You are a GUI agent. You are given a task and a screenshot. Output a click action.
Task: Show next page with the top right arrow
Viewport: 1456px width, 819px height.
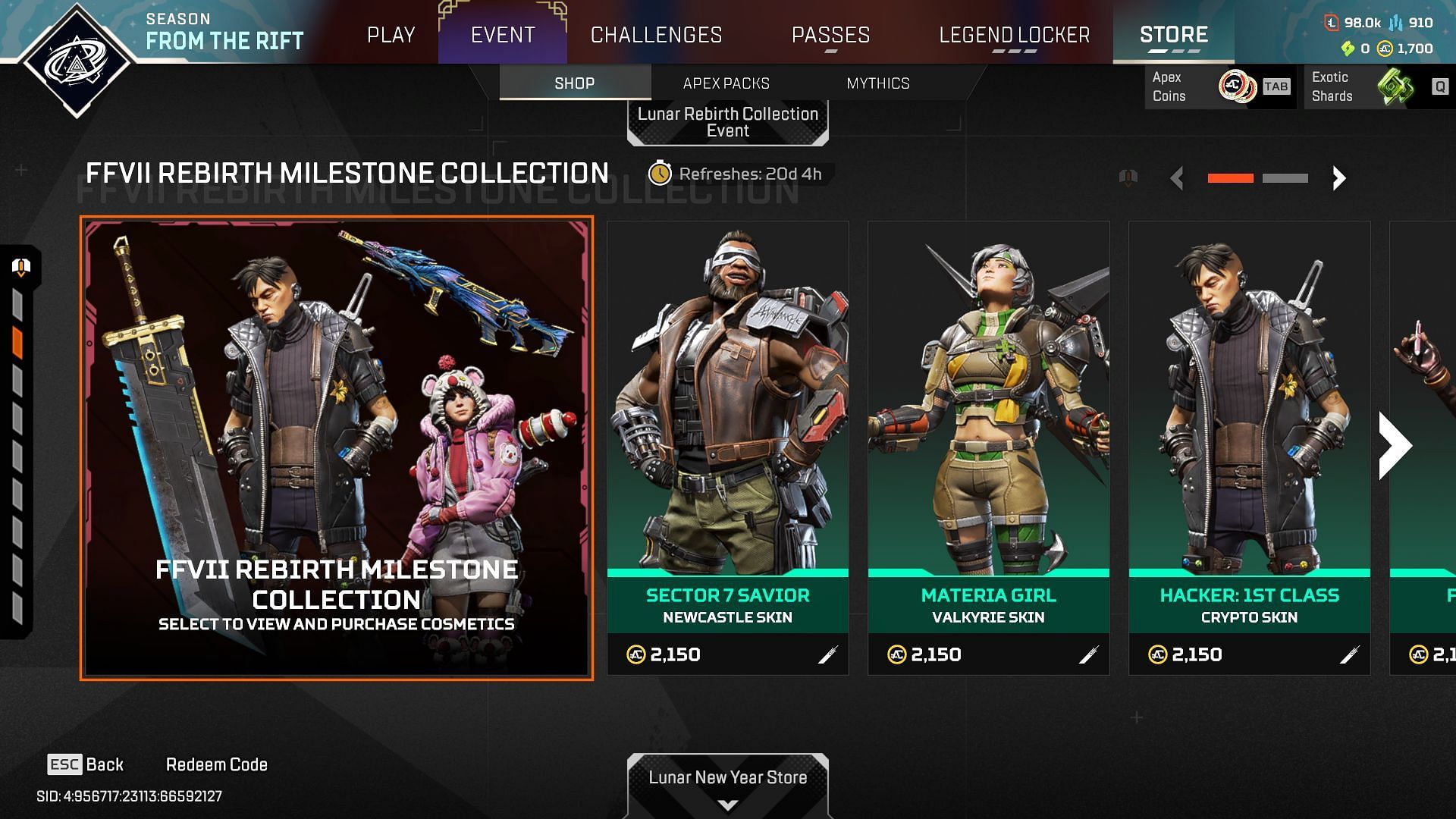pyautogui.click(x=1338, y=178)
